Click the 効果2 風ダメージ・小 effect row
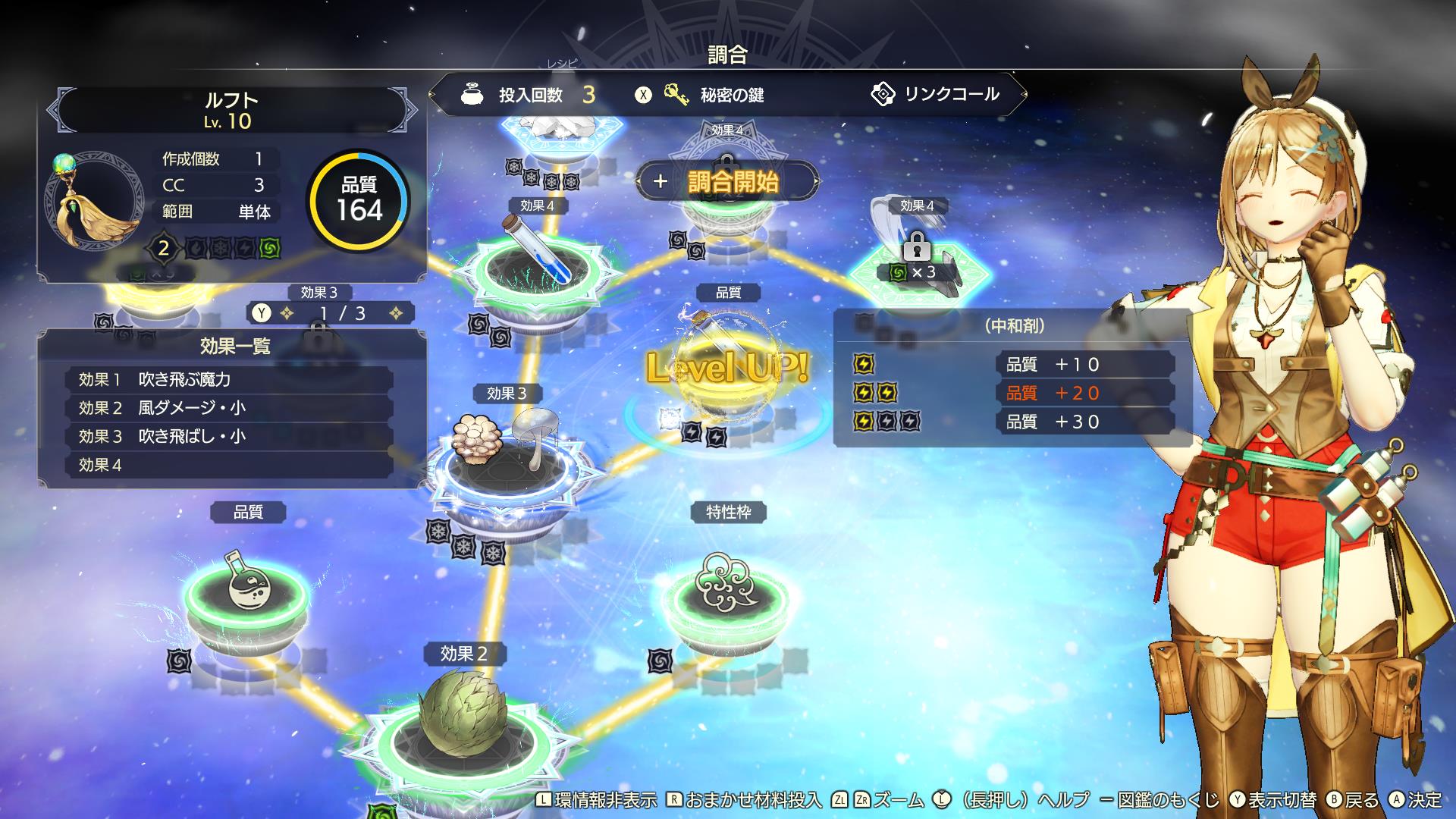 (x=229, y=408)
